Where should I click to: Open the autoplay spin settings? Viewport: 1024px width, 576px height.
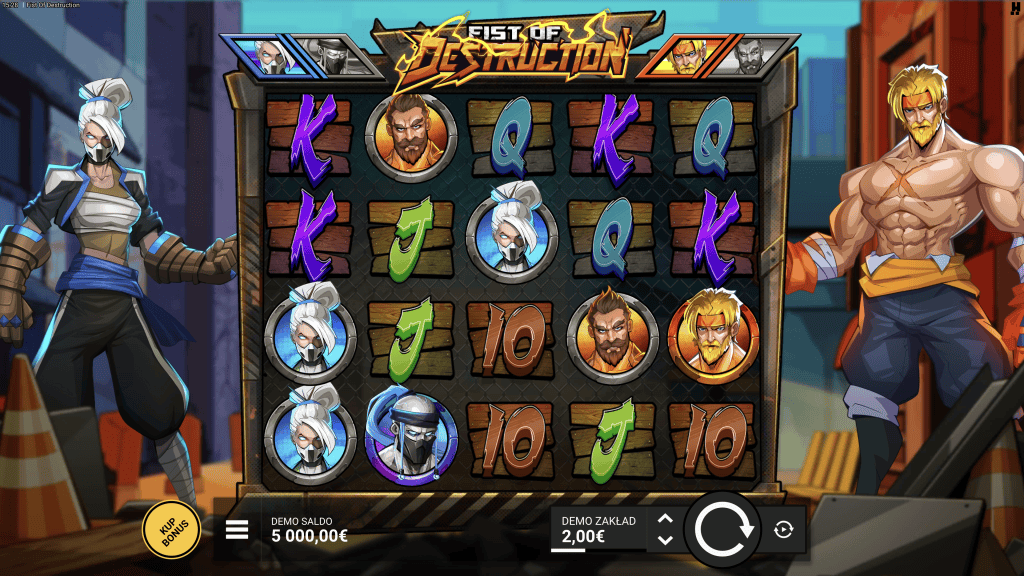point(783,530)
